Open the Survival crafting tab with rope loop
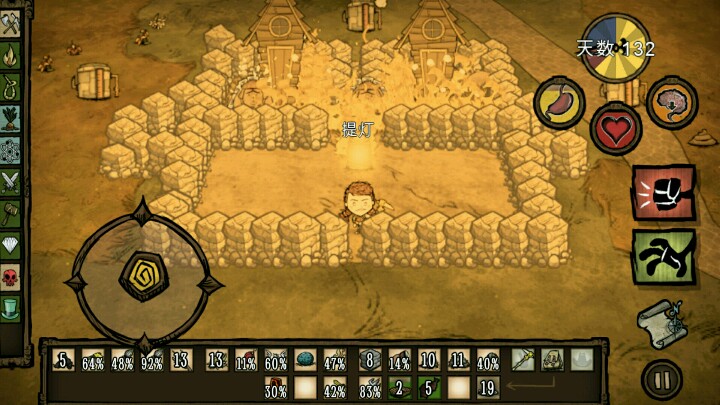The image size is (720, 405). (11, 89)
